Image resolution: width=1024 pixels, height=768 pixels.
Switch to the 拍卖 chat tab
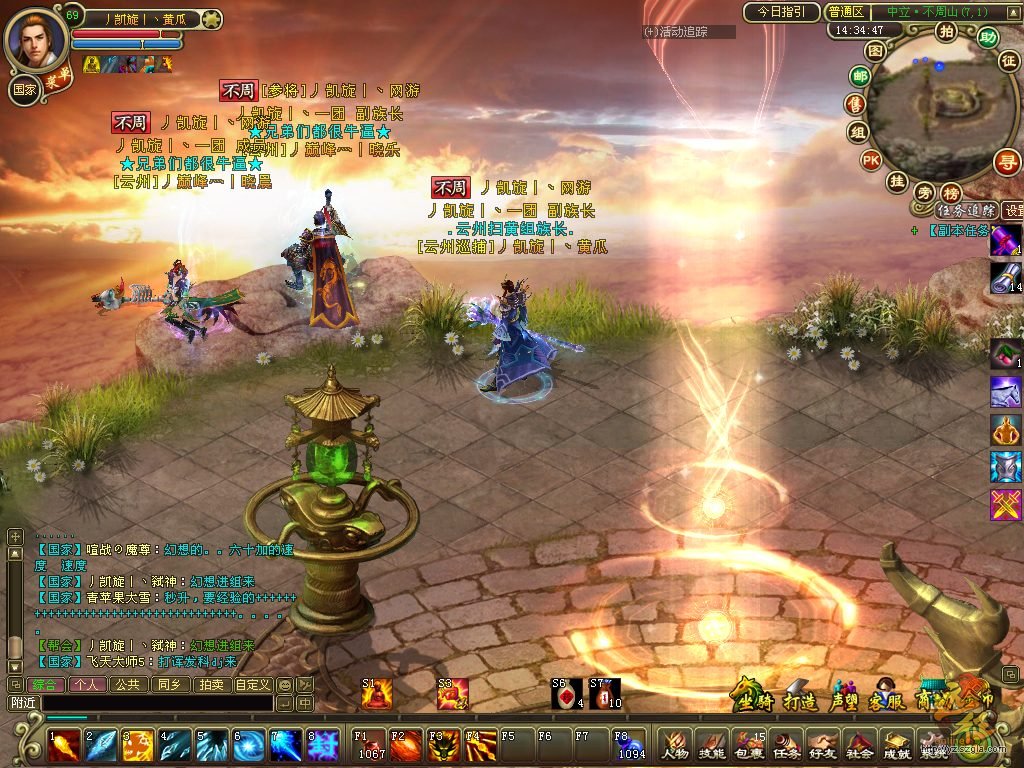pos(210,685)
